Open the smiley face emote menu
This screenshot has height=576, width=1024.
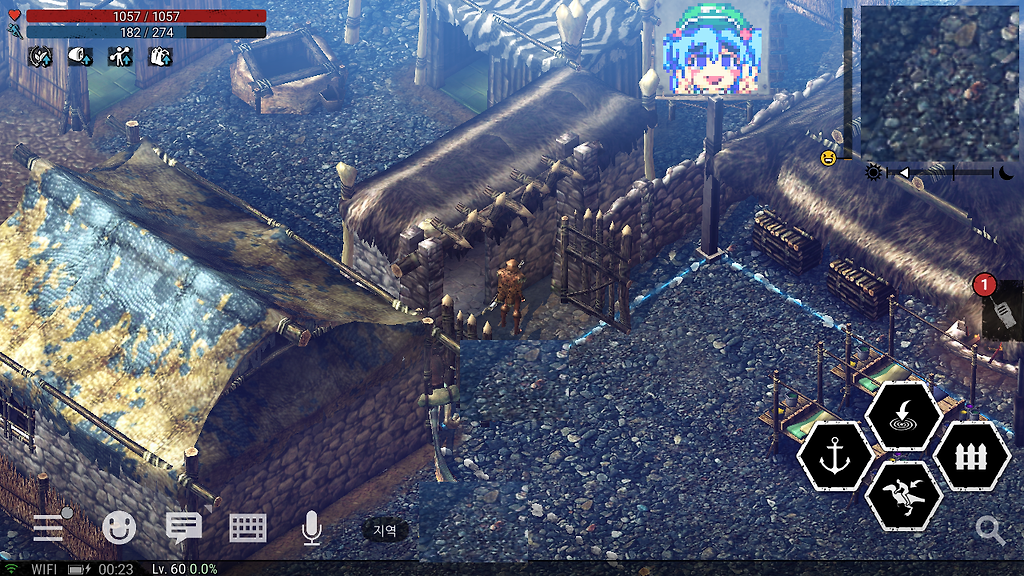pyautogui.click(x=118, y=527)
